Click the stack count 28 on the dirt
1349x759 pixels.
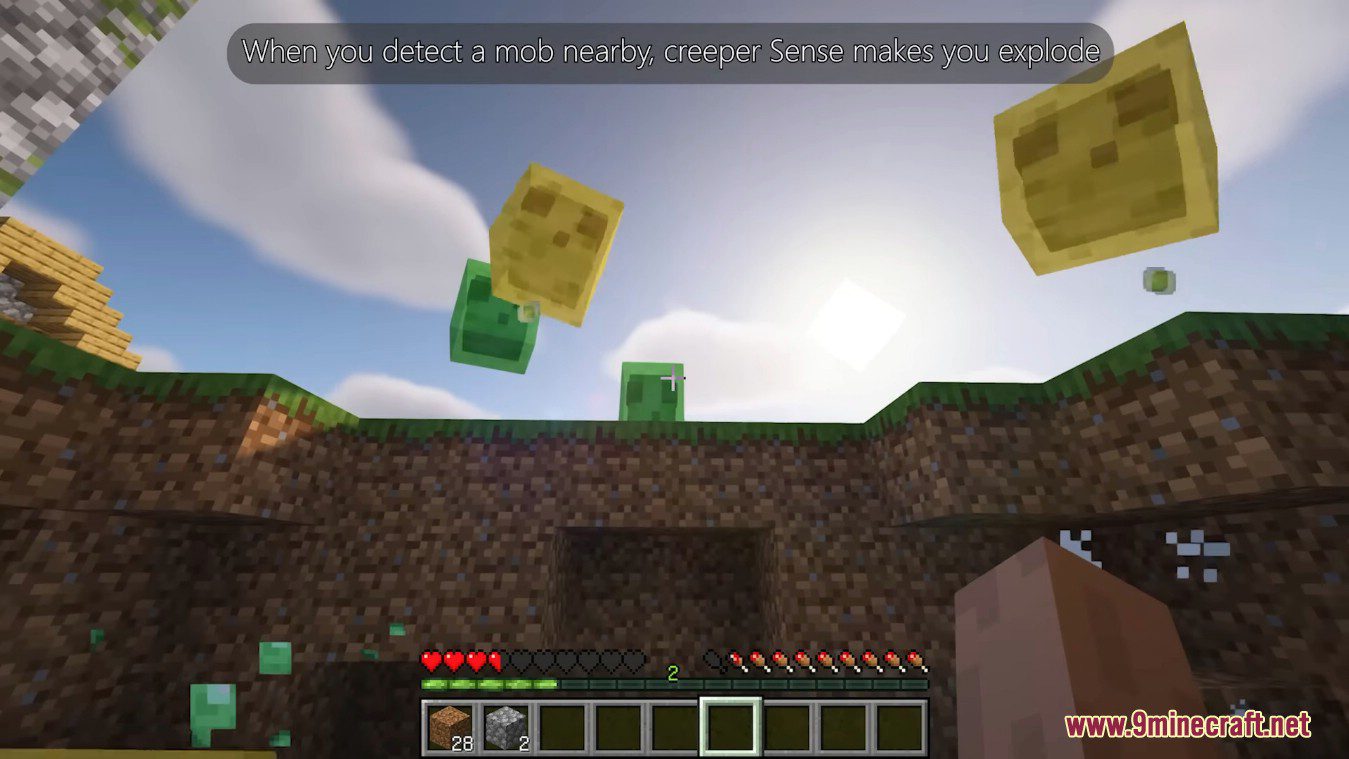(464, 741)
